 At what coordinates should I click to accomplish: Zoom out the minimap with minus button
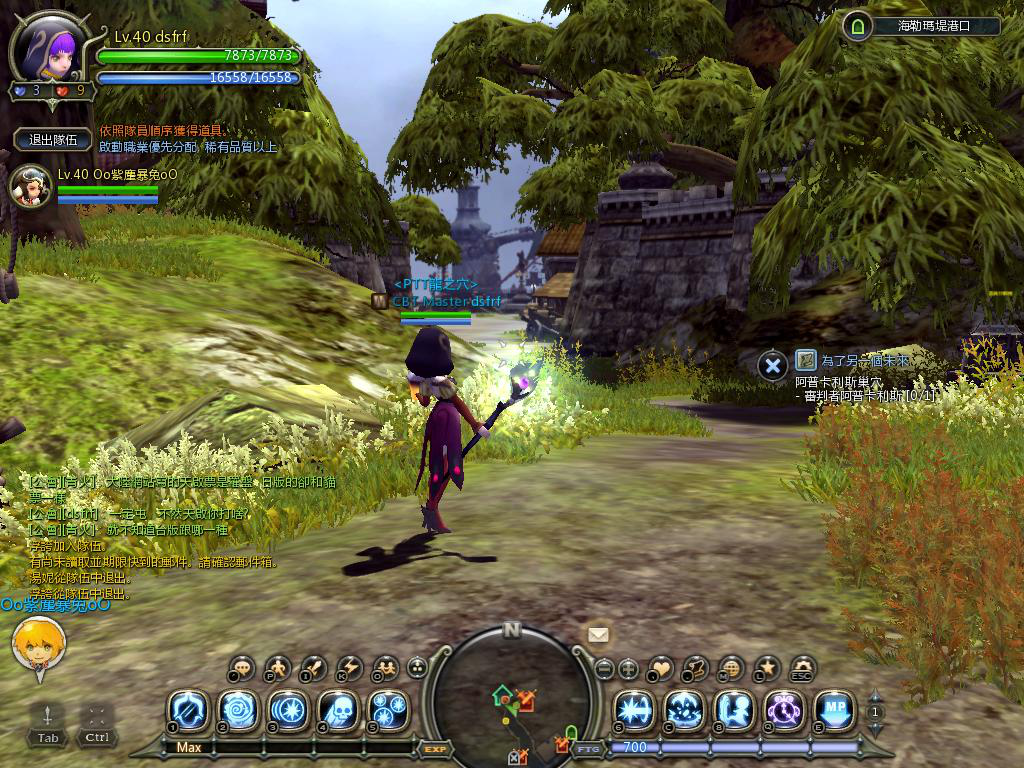coord(603,668)
